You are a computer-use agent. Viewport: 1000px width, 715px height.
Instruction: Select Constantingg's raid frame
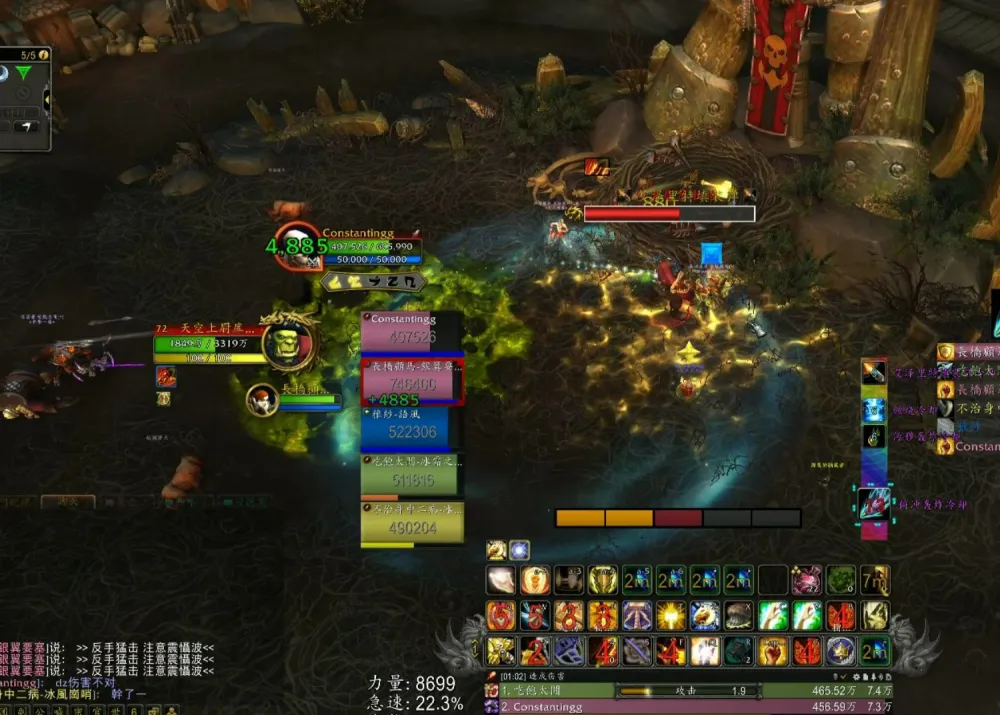[x=411, y=331]
